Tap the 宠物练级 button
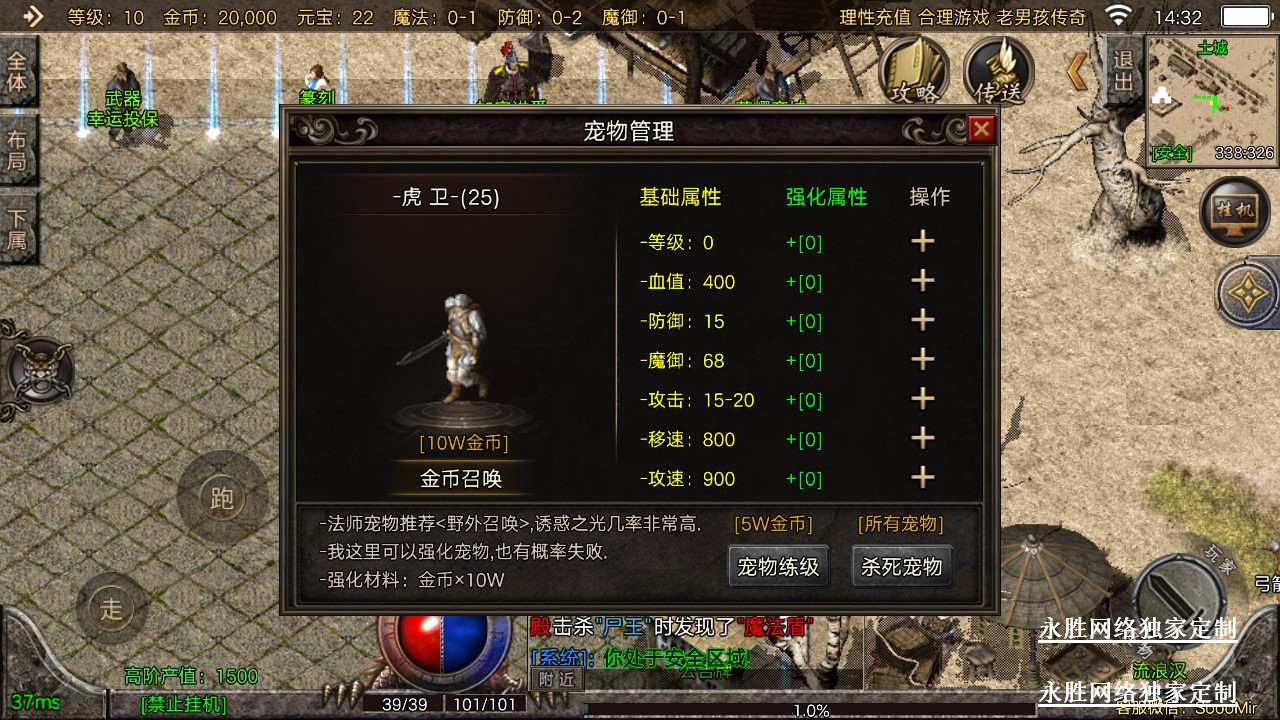This screenshot has width=1280, height=720. point(778,567)
